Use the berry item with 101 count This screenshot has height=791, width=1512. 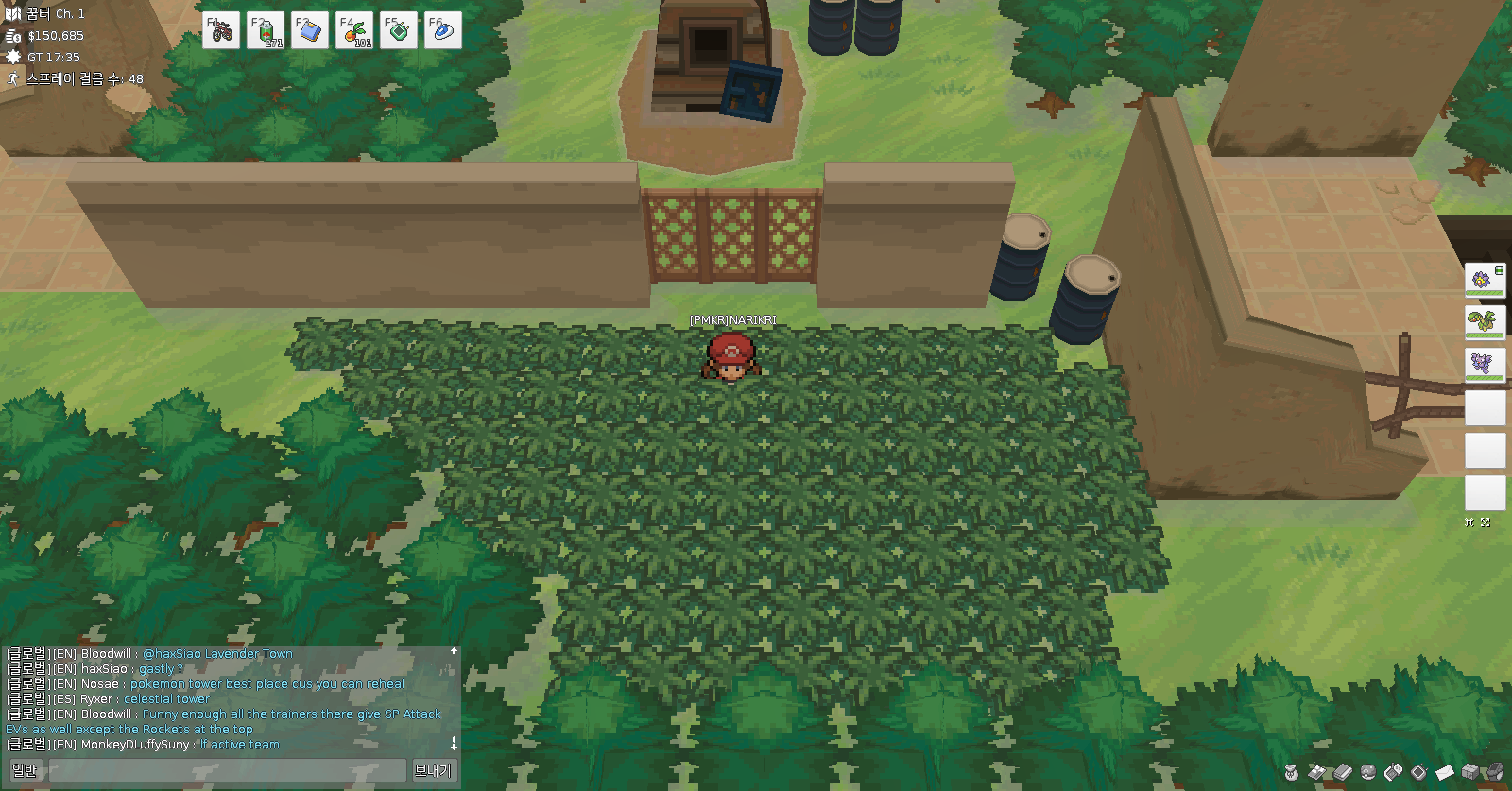[354, 30]
